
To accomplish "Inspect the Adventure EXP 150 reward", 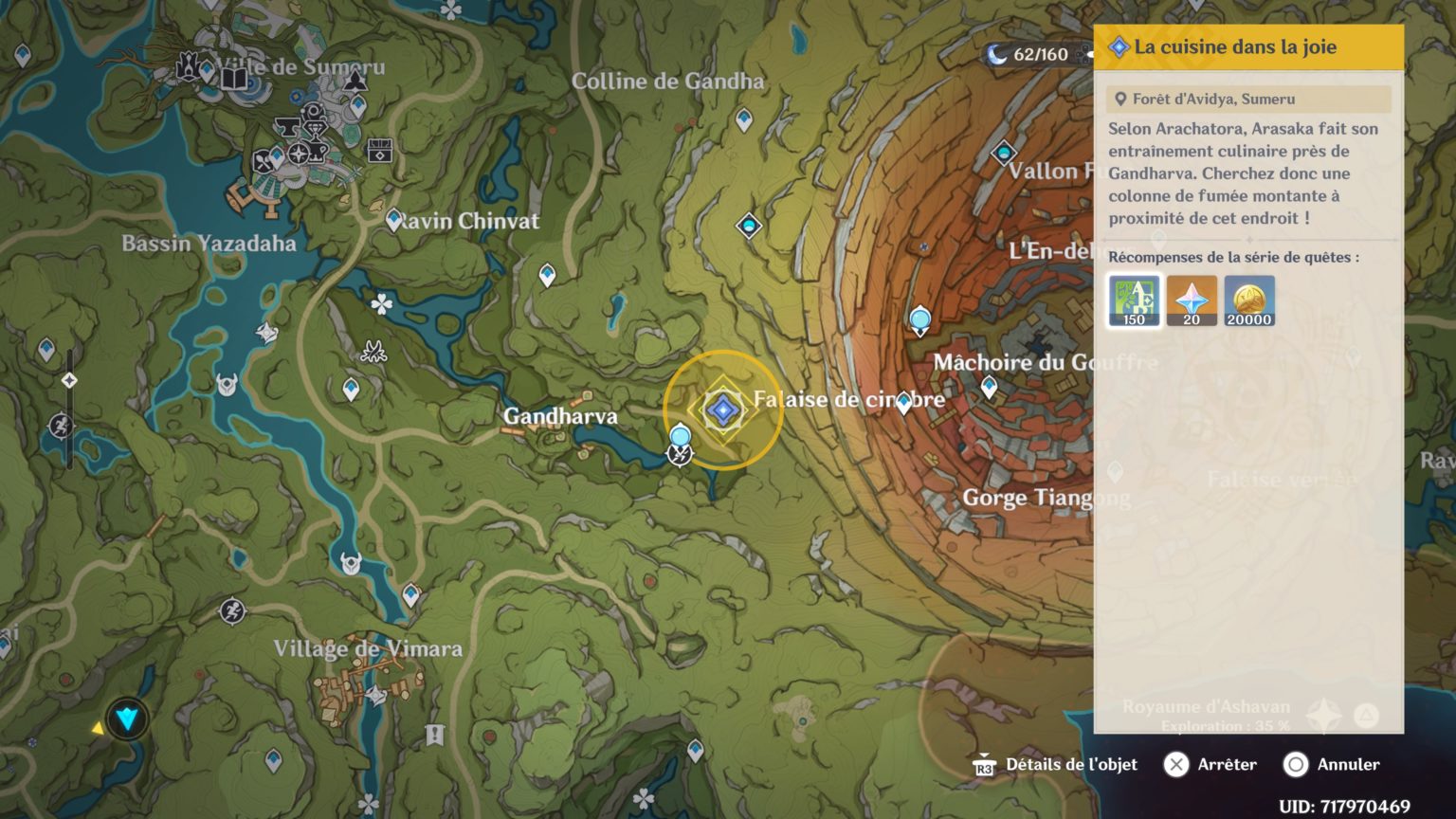I will [1134, 301].
